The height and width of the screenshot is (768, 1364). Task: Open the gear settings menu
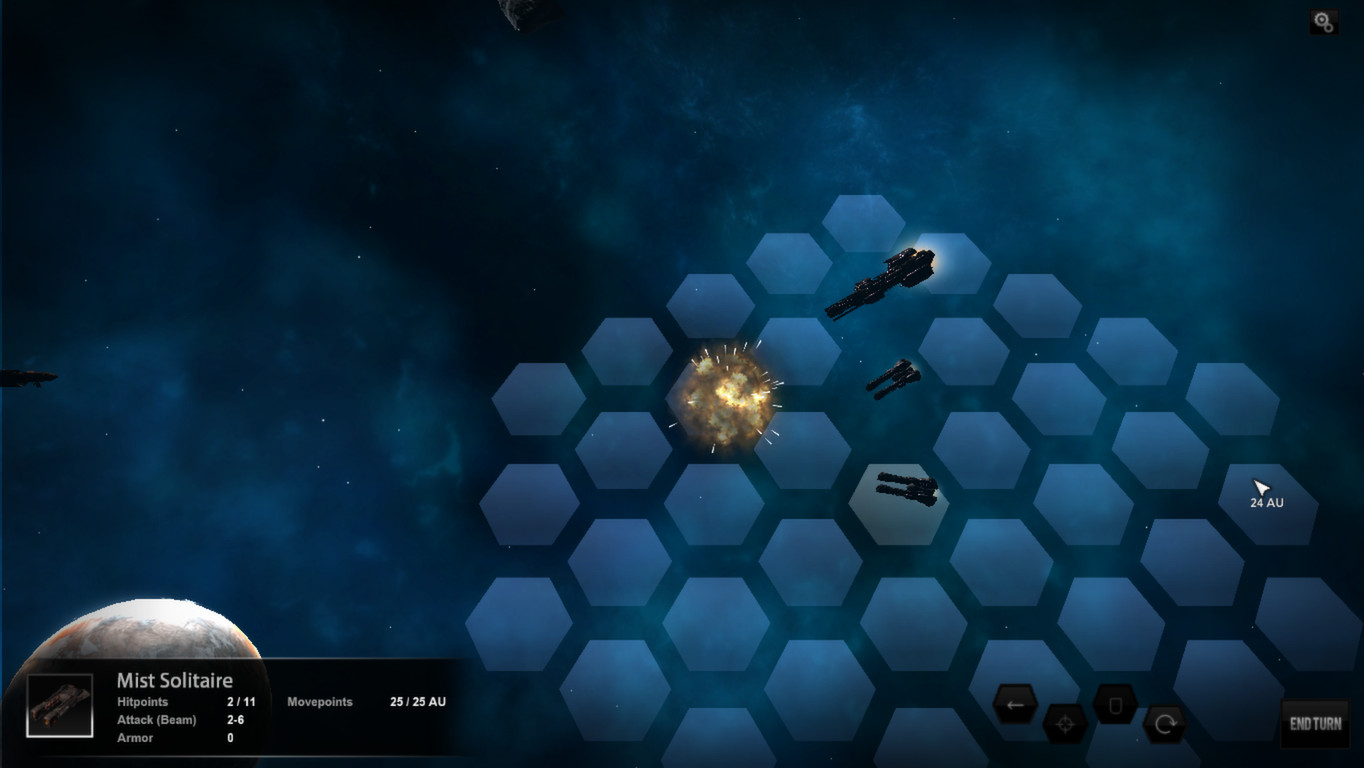point(1323,22)
